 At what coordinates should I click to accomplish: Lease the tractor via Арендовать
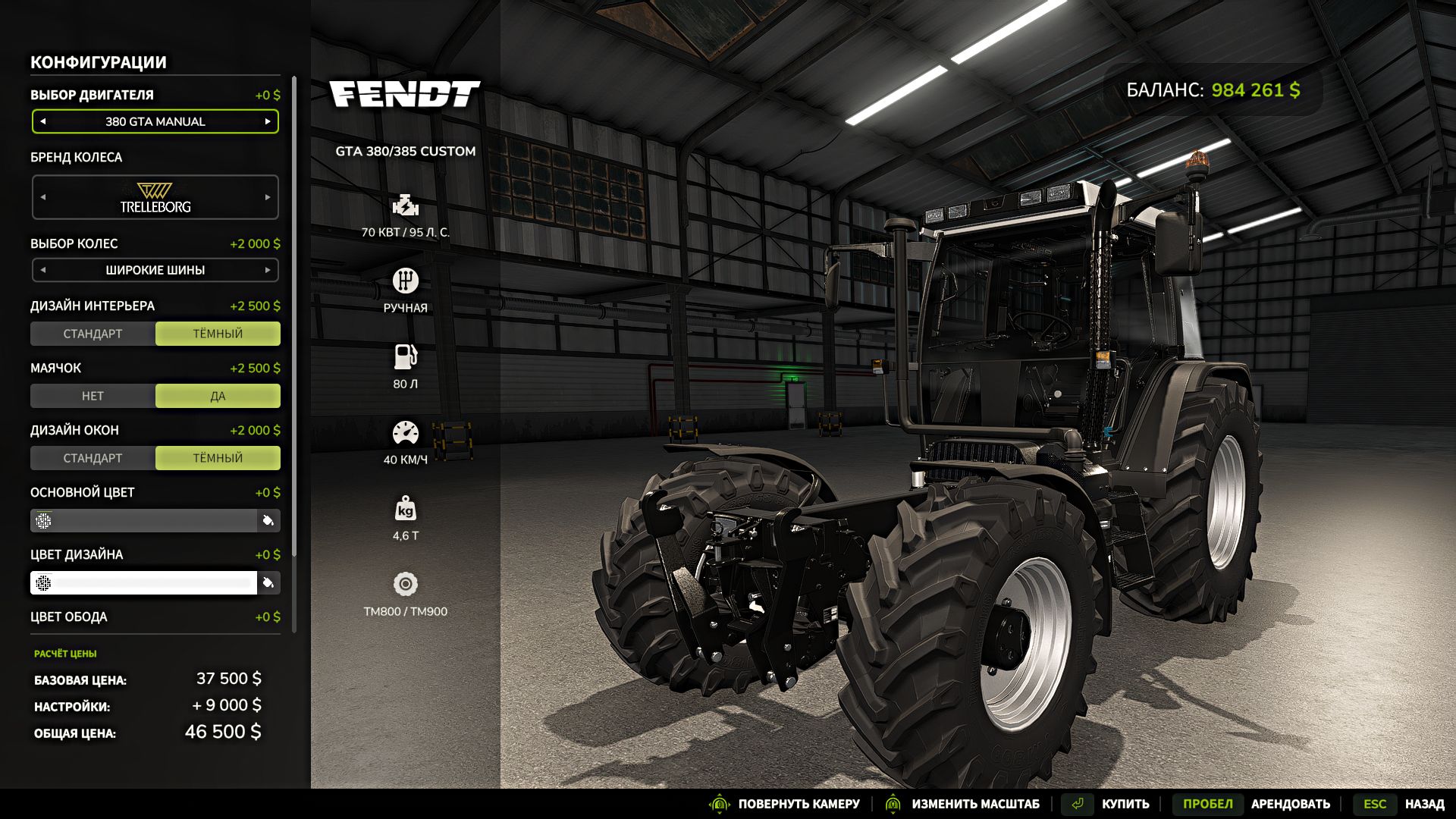click(1290, 804)
